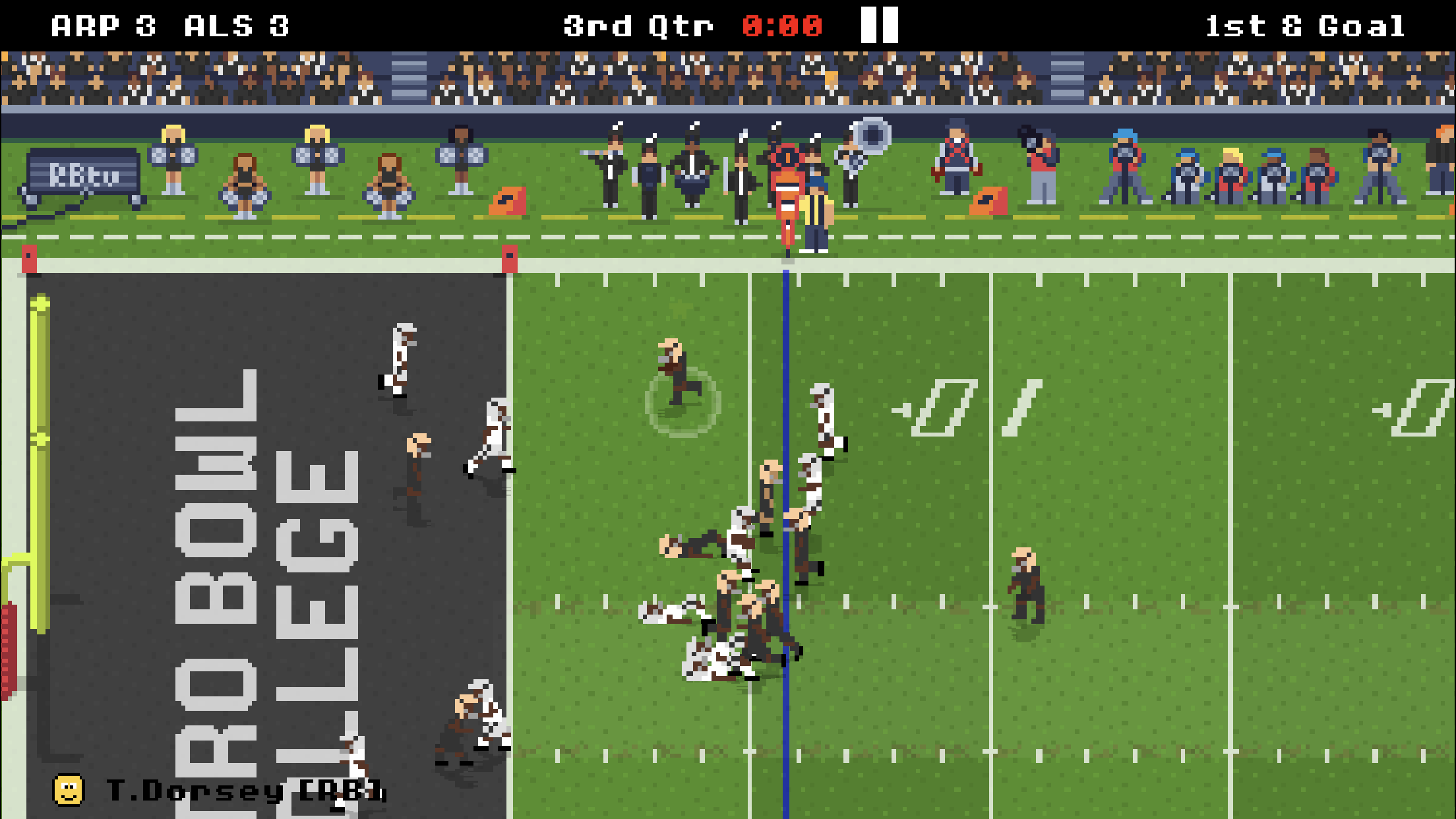This screenshot has width=1456, height=819.
Task: Expand the 3rd Qtr quarter indicator
Action: [x=636, y=26]
